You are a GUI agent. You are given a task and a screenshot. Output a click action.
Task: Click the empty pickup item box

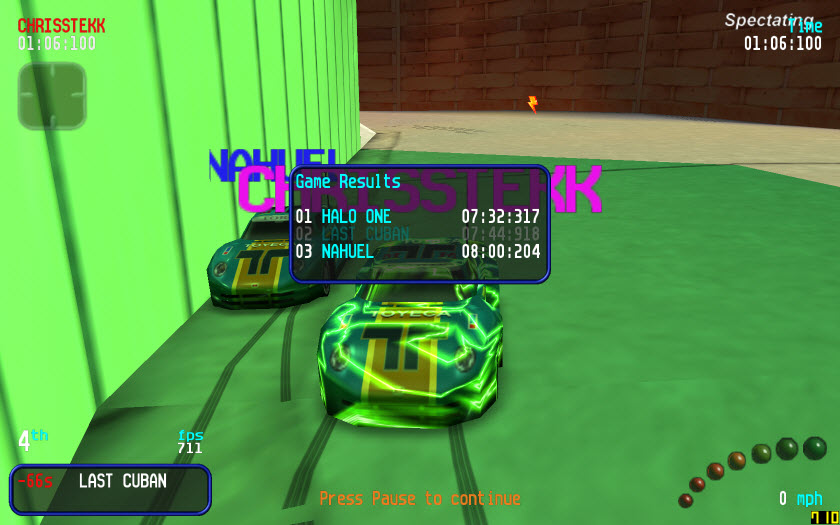52,96
